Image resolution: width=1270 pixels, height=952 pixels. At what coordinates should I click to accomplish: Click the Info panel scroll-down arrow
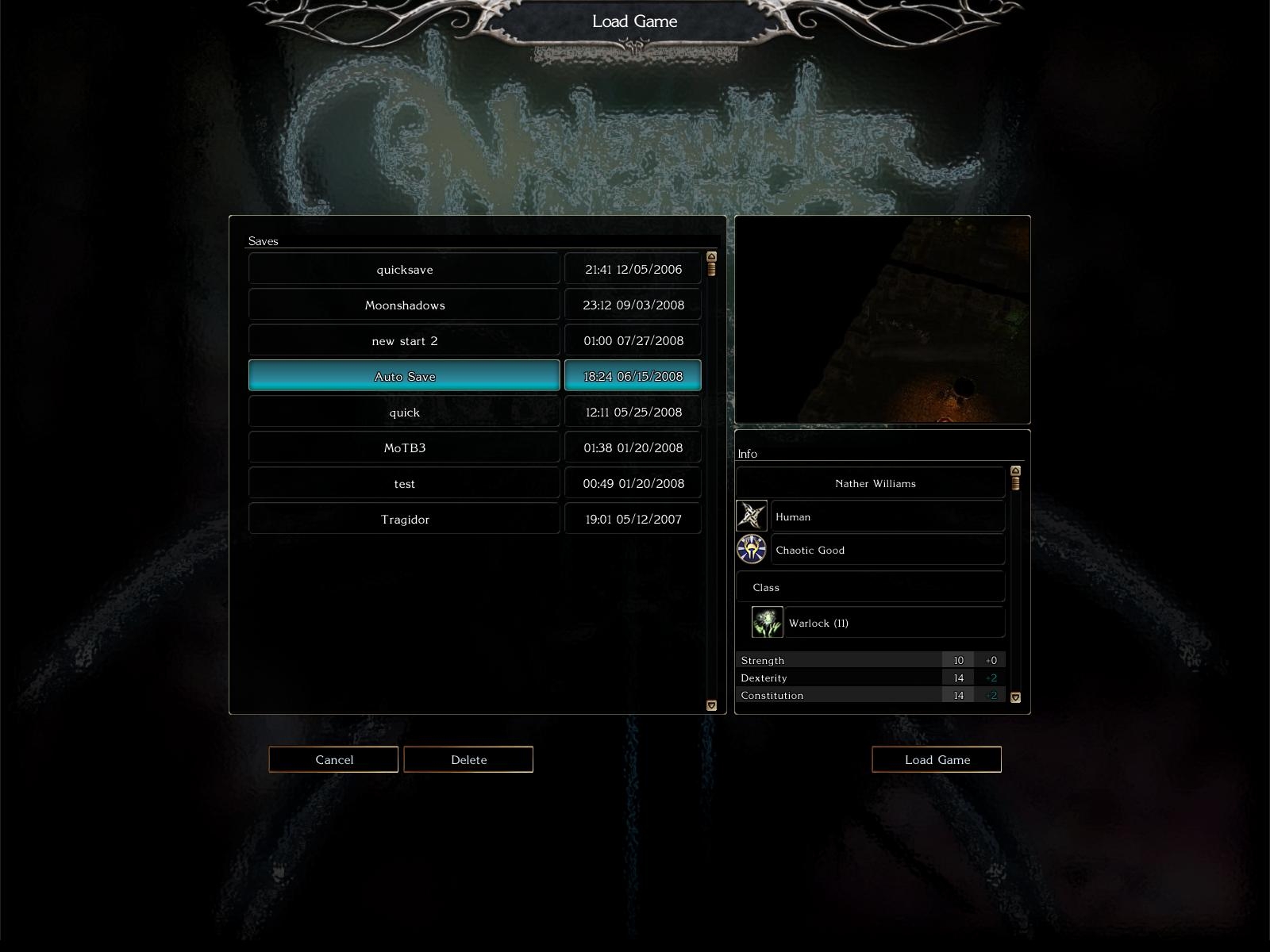[x=1015, y=697]
